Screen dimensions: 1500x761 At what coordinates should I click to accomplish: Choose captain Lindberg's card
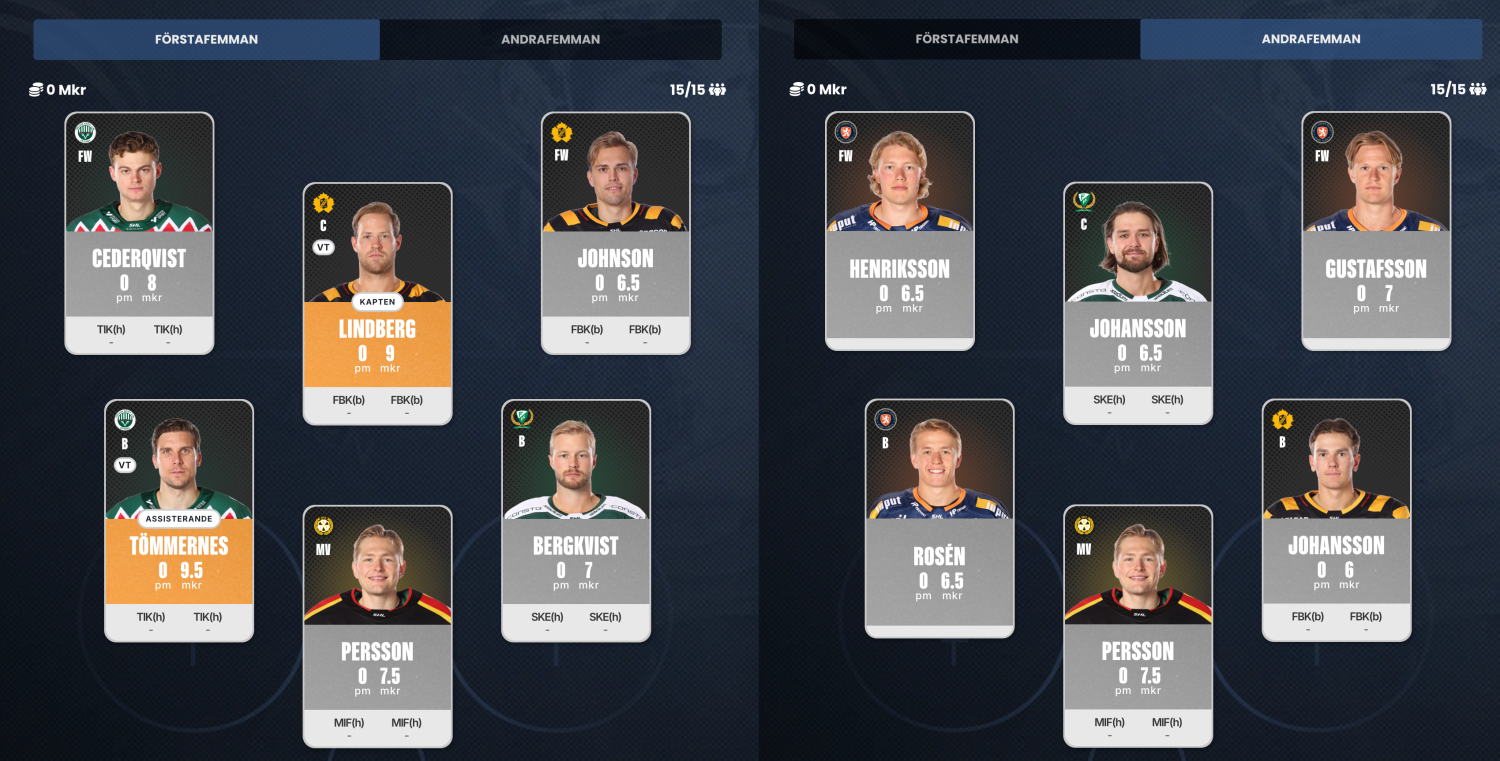tap(377, 304)
